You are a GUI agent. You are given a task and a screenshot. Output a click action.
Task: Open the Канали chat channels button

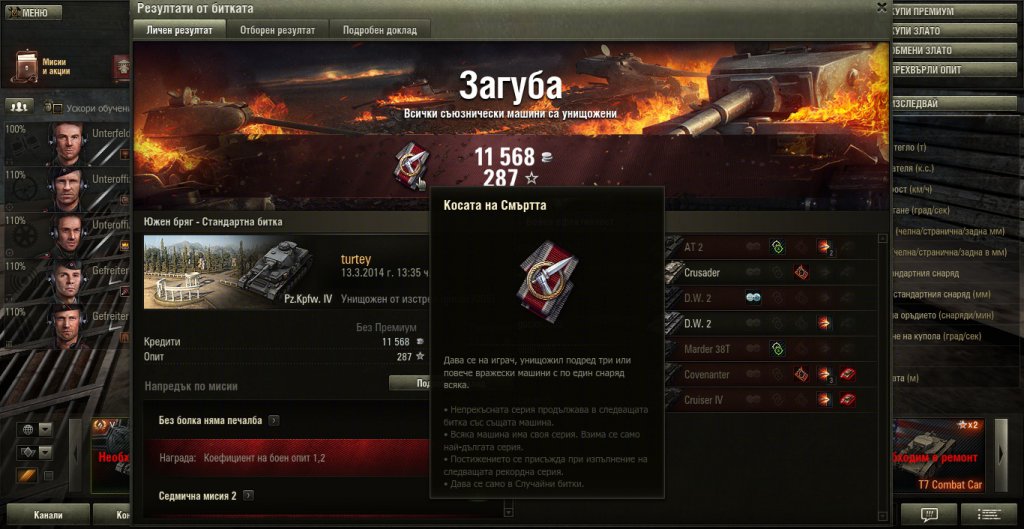click(47, 516)
